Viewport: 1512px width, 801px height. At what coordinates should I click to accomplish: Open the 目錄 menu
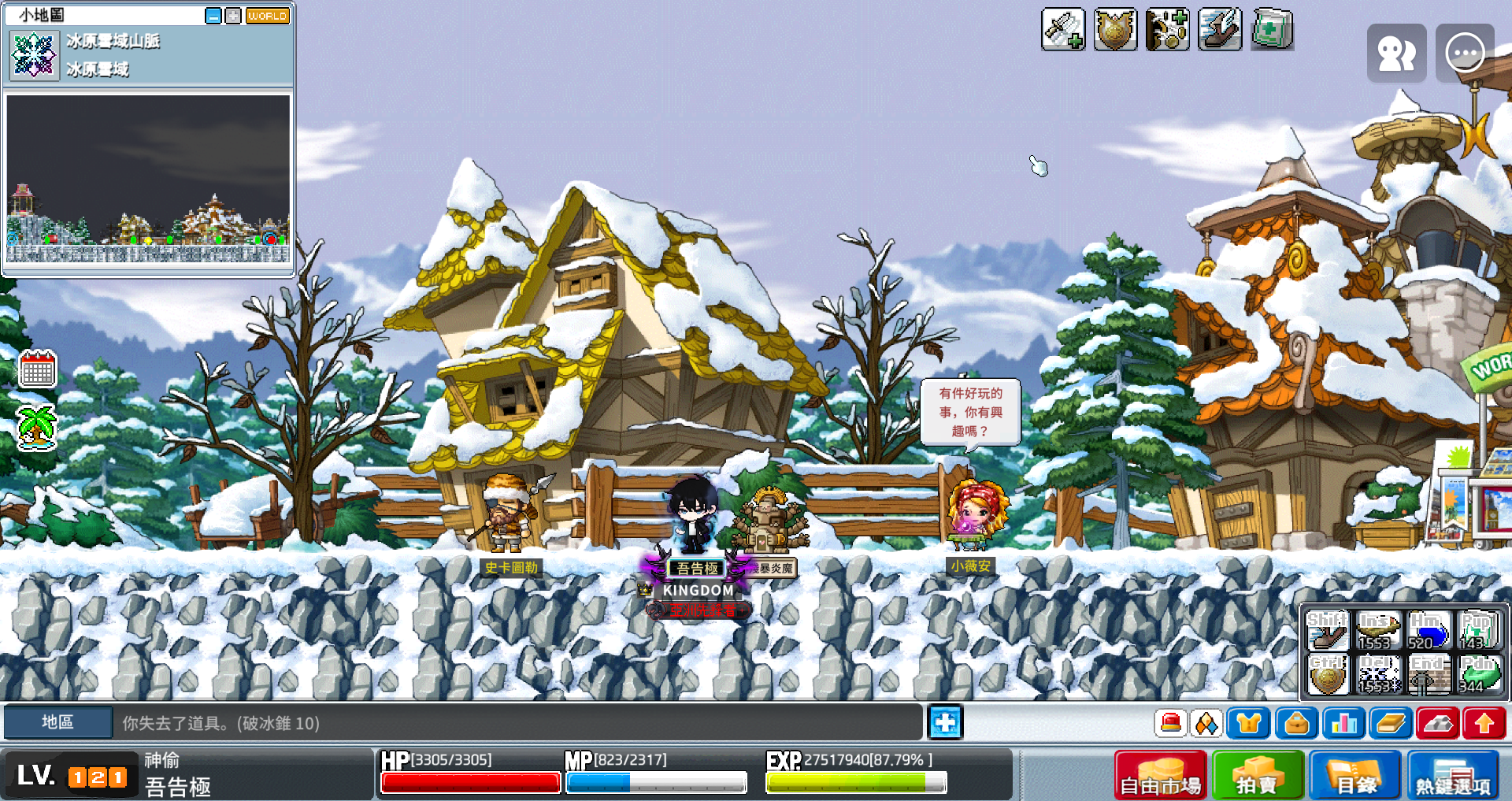click(x=1355, y=776)
